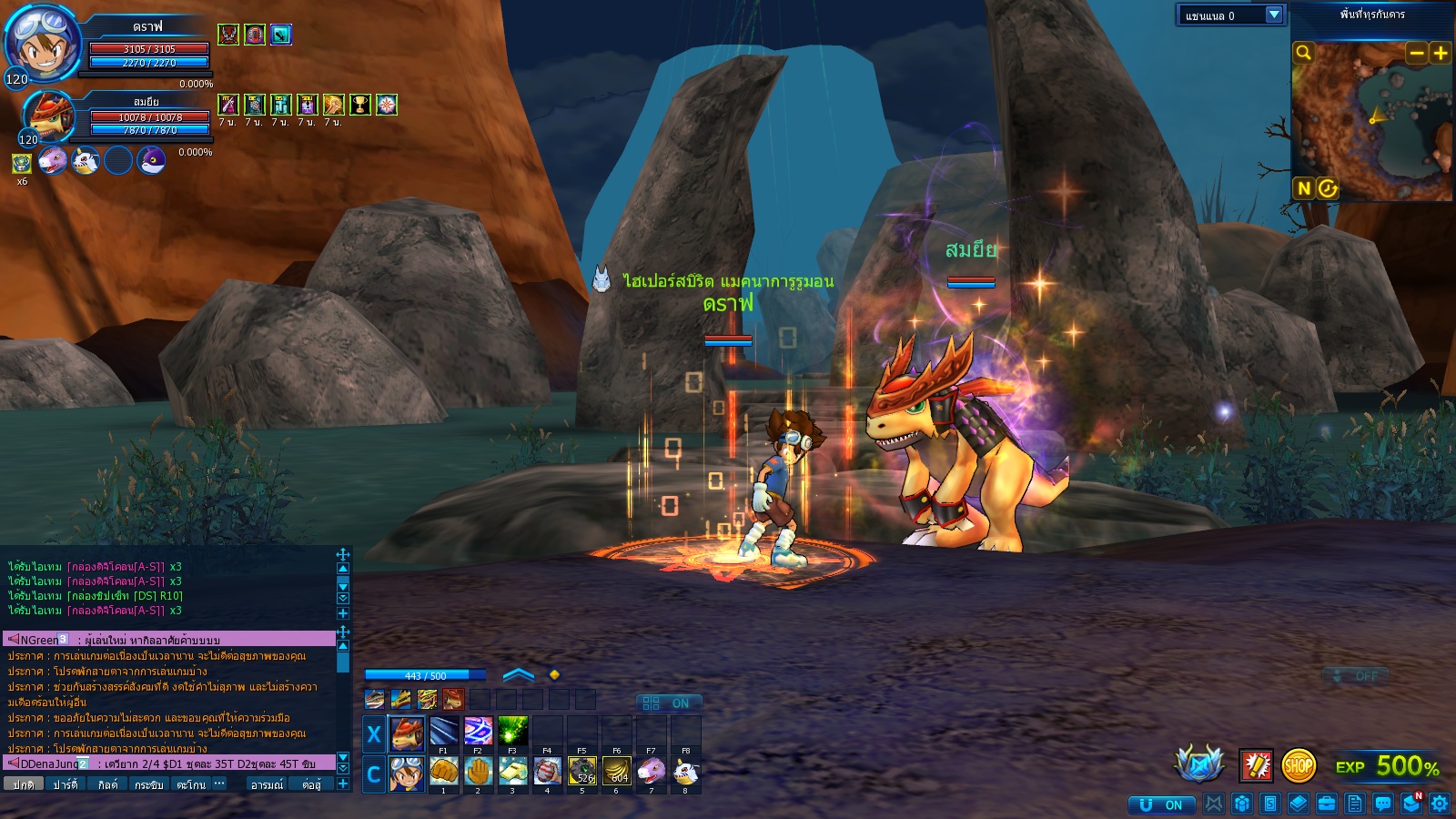Viewport: 1456px width, 819px height.
Task: Click the minimap magnifying glass search button
Action: coord(1304,53)
